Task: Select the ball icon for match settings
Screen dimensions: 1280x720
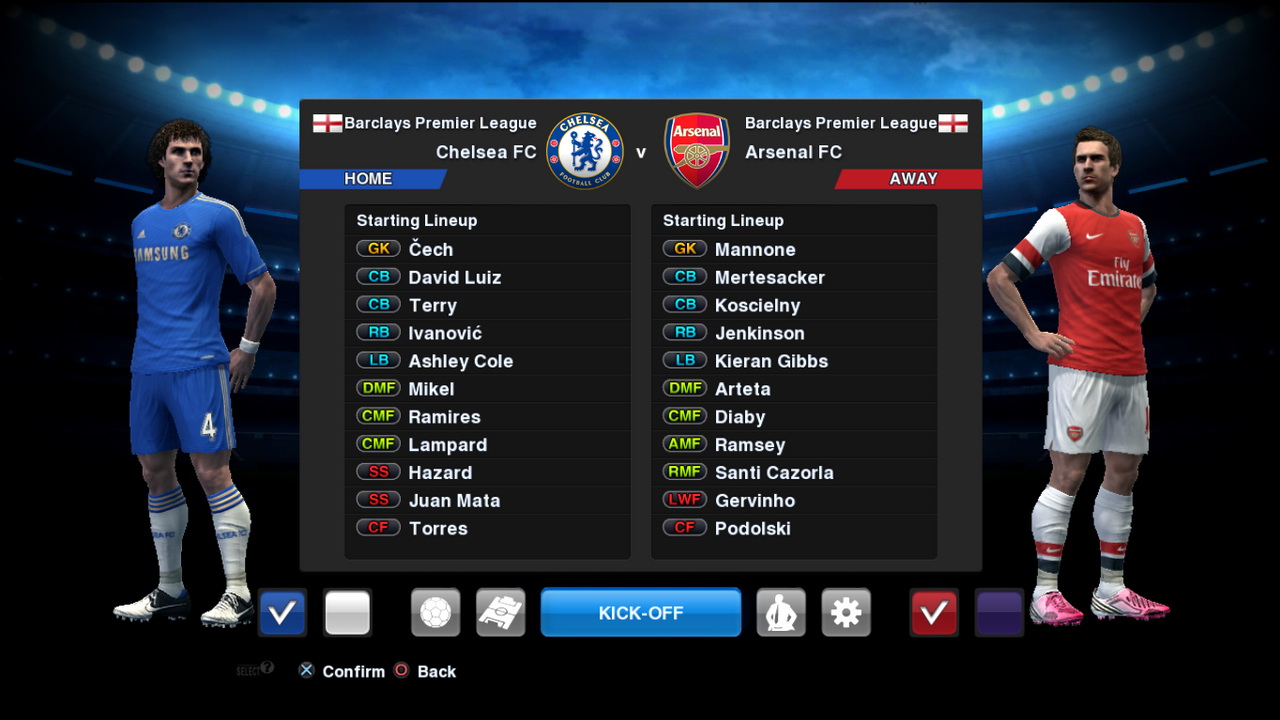Action: [435, 612]
